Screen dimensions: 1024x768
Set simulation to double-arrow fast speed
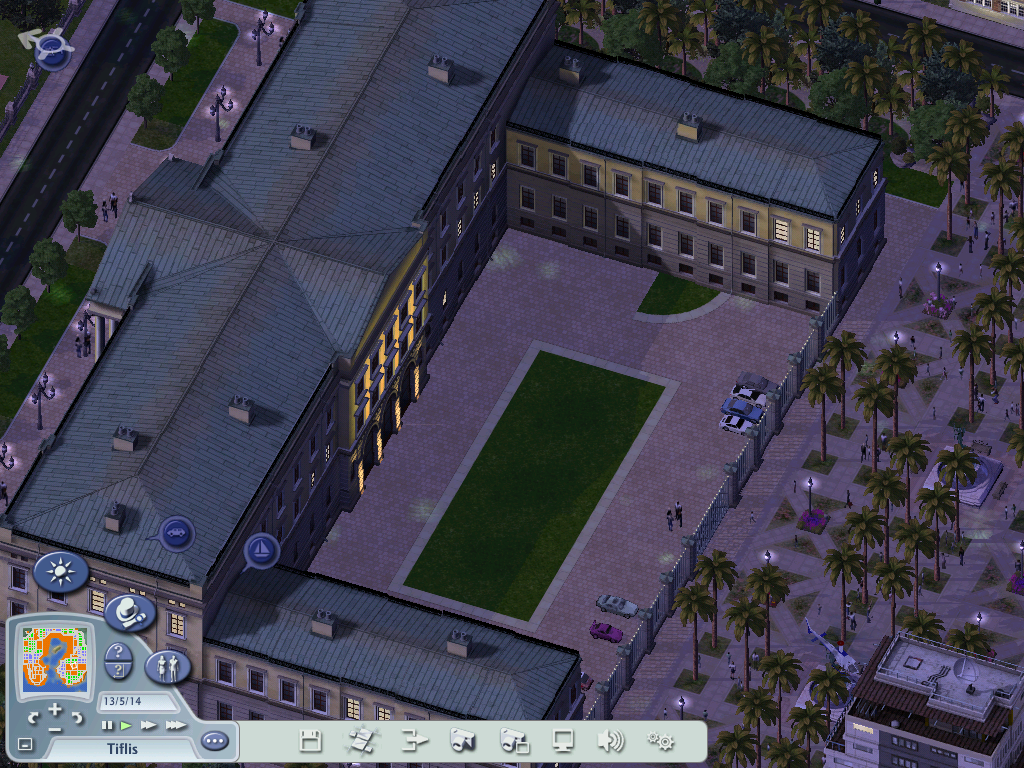point(149,725)
